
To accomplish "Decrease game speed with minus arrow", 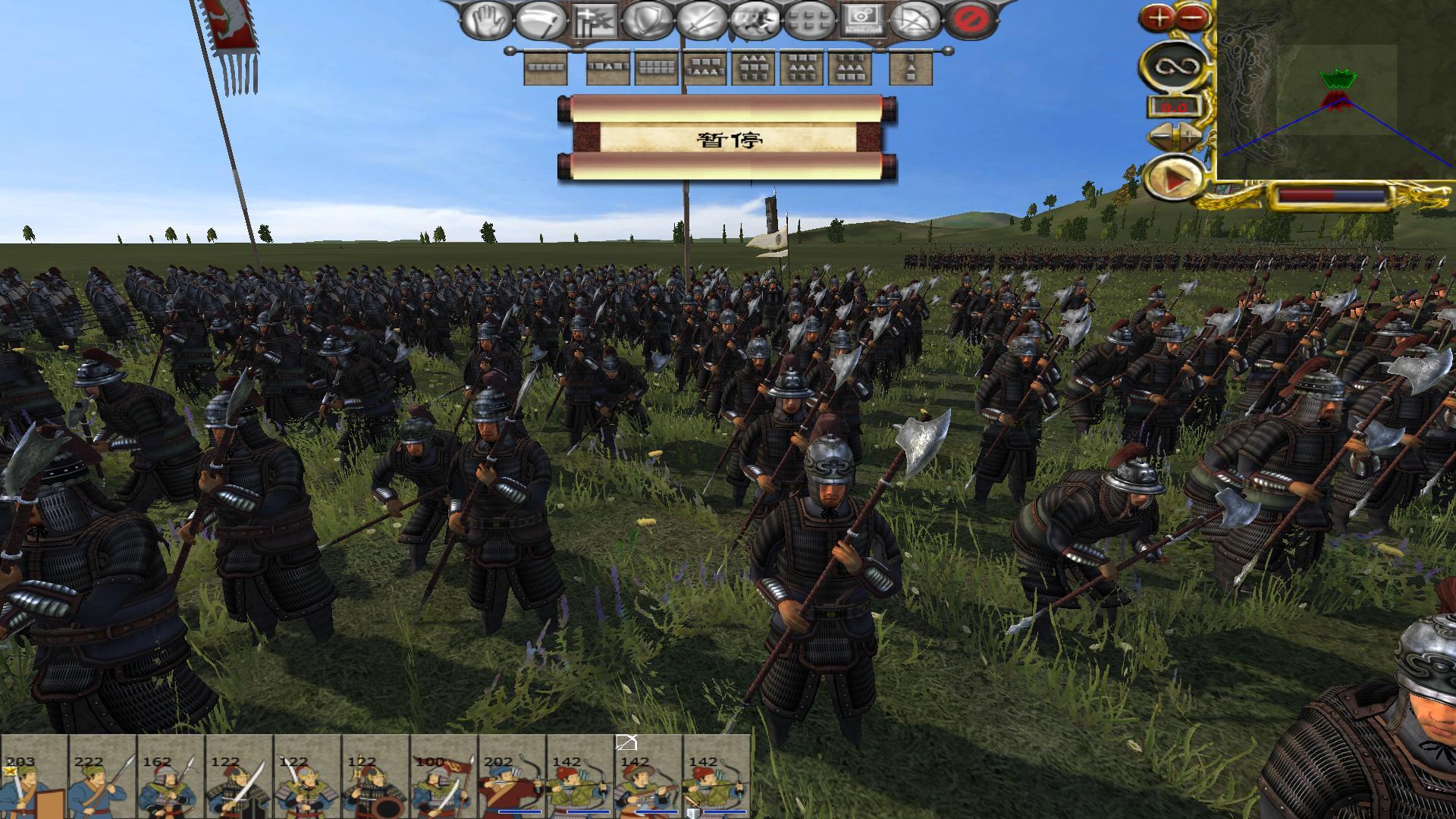I will click(x=1160, y=136).
